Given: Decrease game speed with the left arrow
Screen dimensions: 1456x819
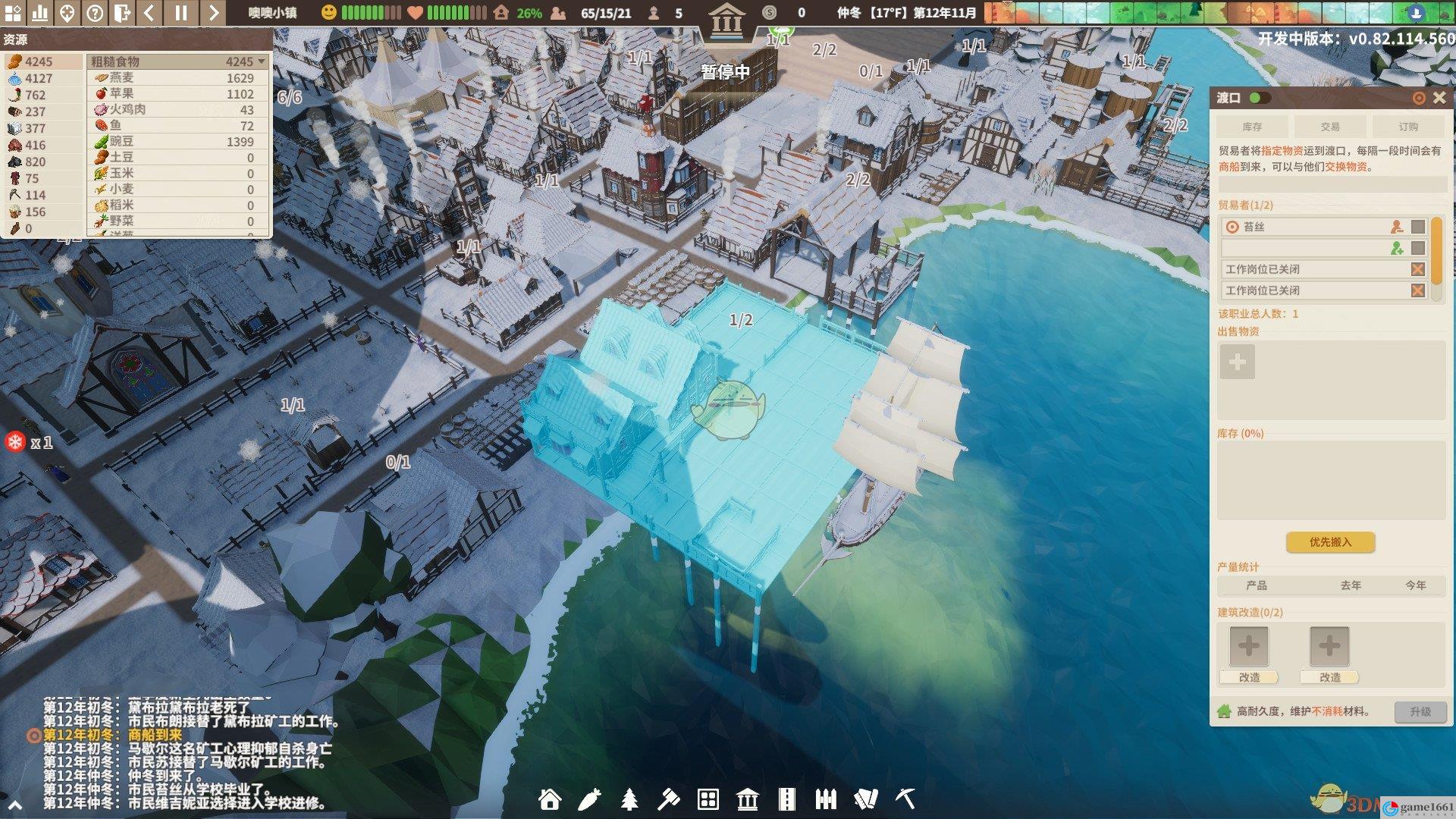Looking at the screenshot, I should (149, 12).
